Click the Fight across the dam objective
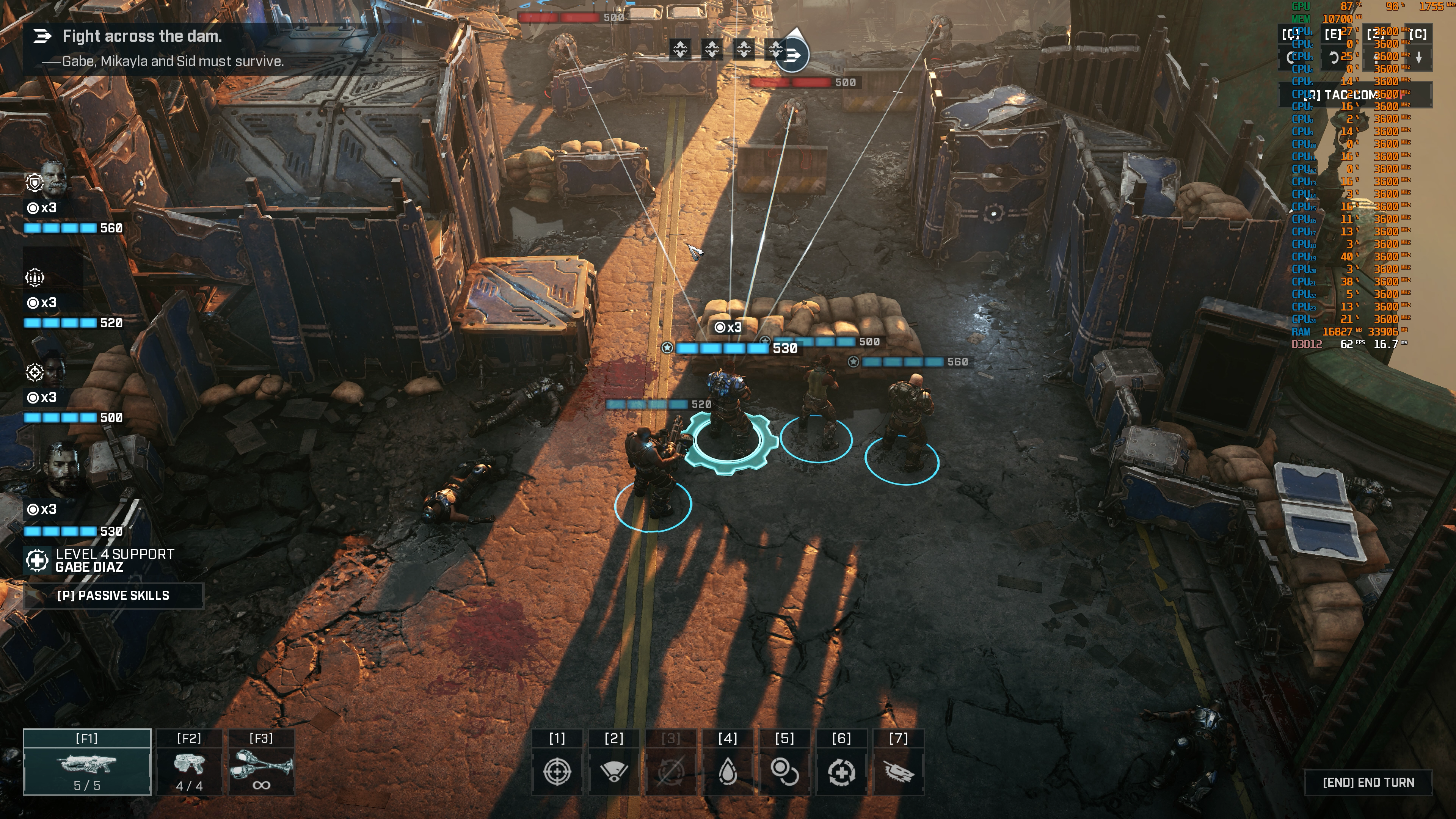Viewport: 1456px width, 819px height. tap(141, 36)
